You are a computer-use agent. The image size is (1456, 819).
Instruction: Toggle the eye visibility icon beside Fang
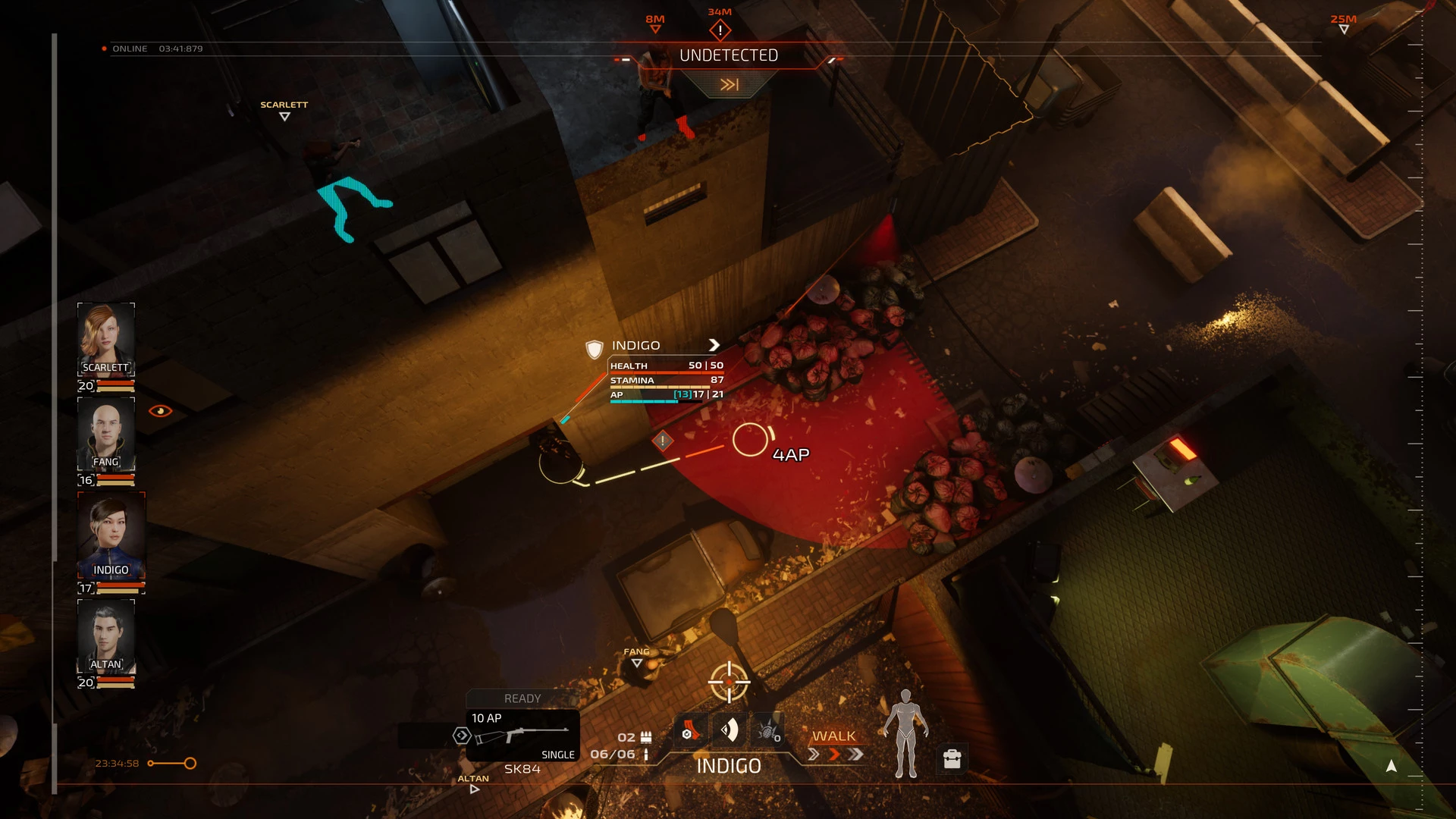pos(160,411)
